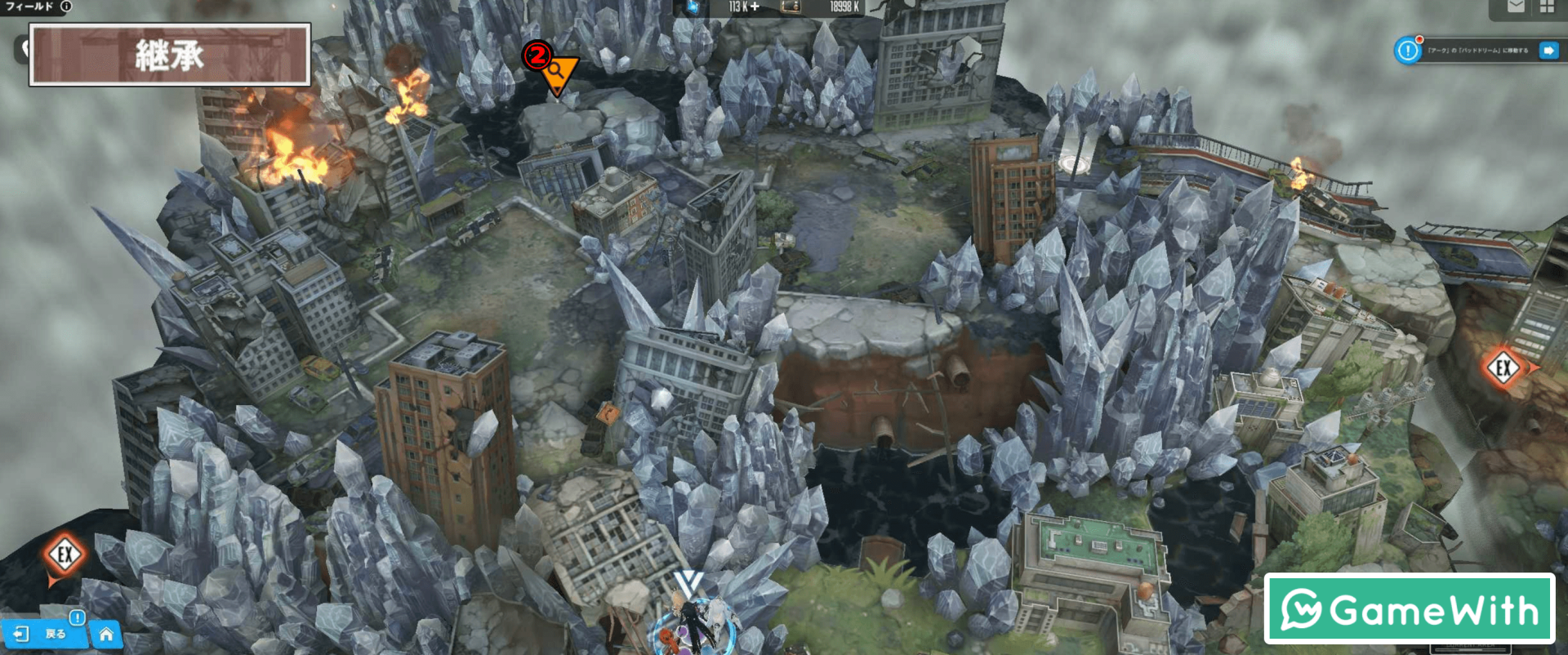Viewport: 1568px width, 655px height.
Task: Open the blue exclamation mission icon
Action: tap(1408, 51)
